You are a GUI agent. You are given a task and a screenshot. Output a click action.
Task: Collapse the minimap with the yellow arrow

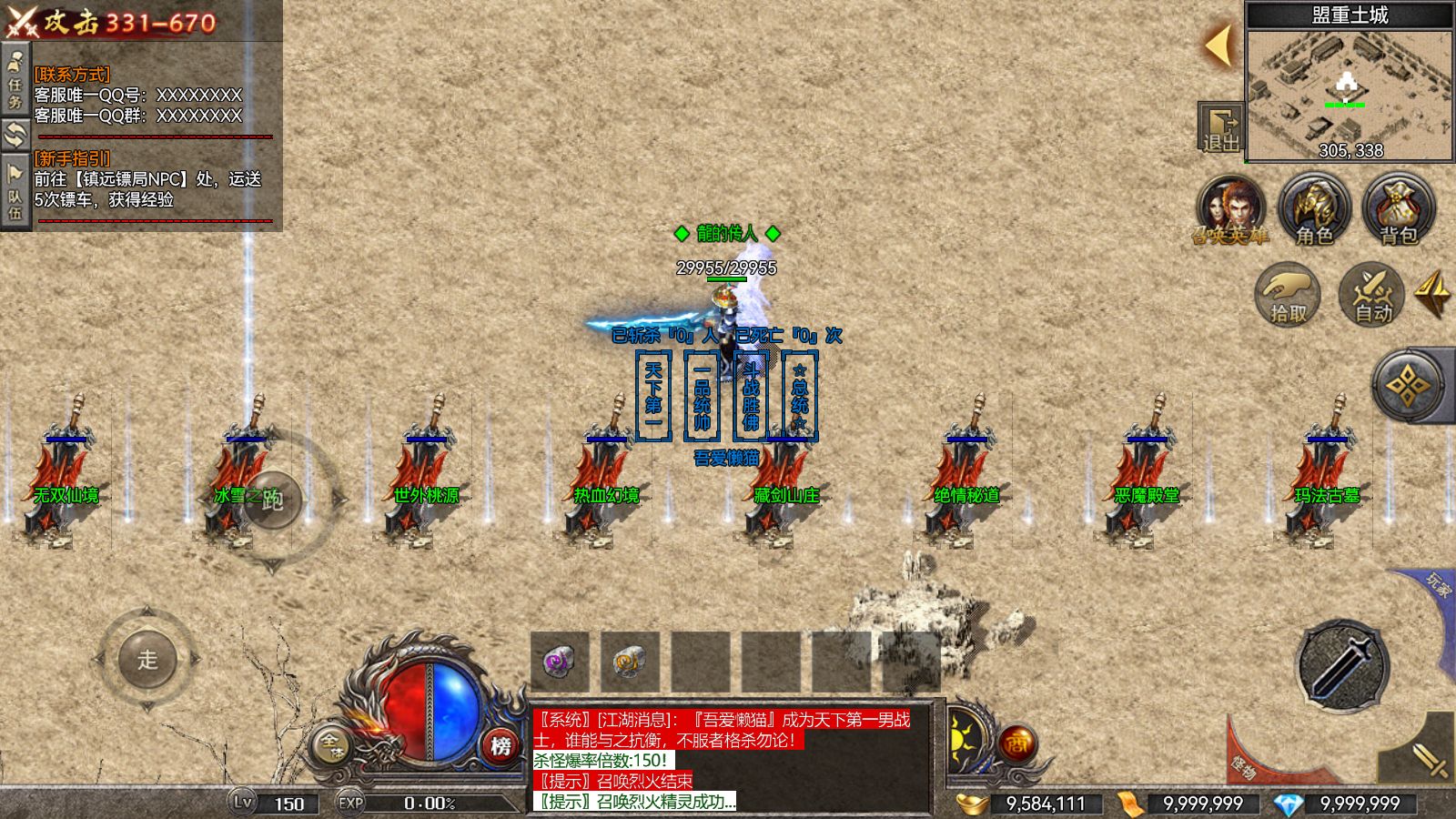click(1218, 44)
